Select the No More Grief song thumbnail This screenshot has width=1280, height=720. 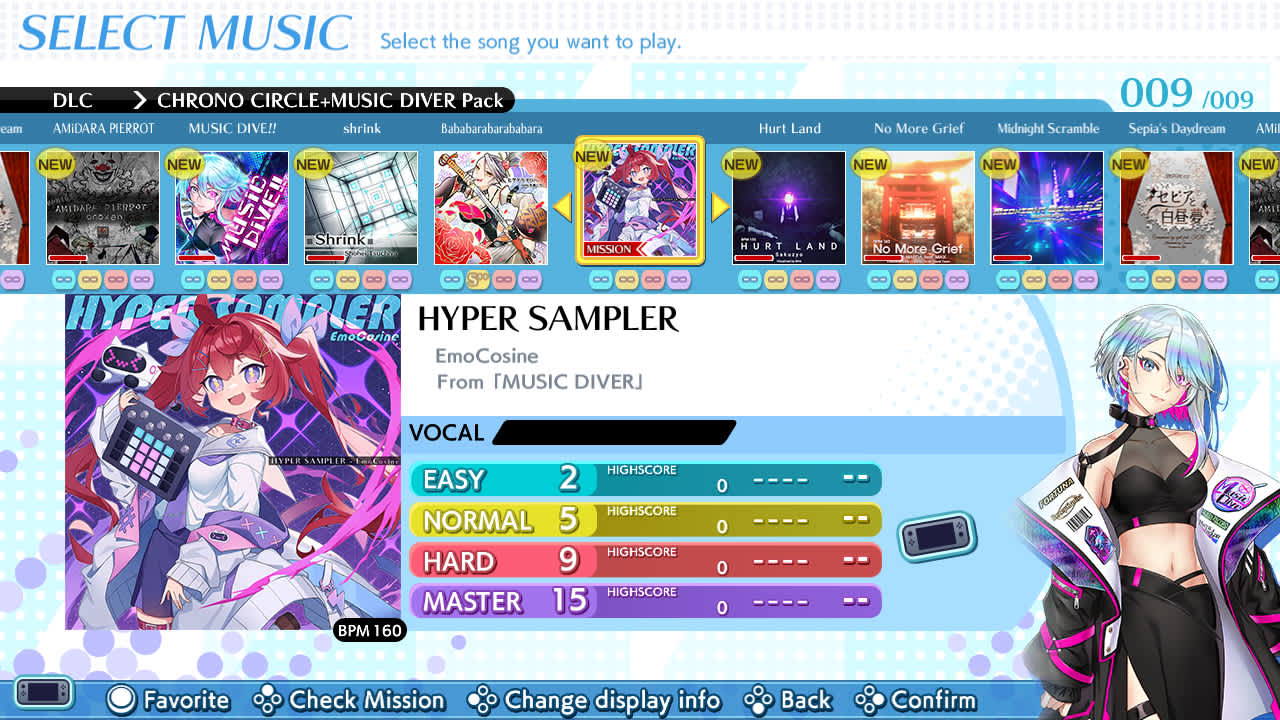[917, 207]
